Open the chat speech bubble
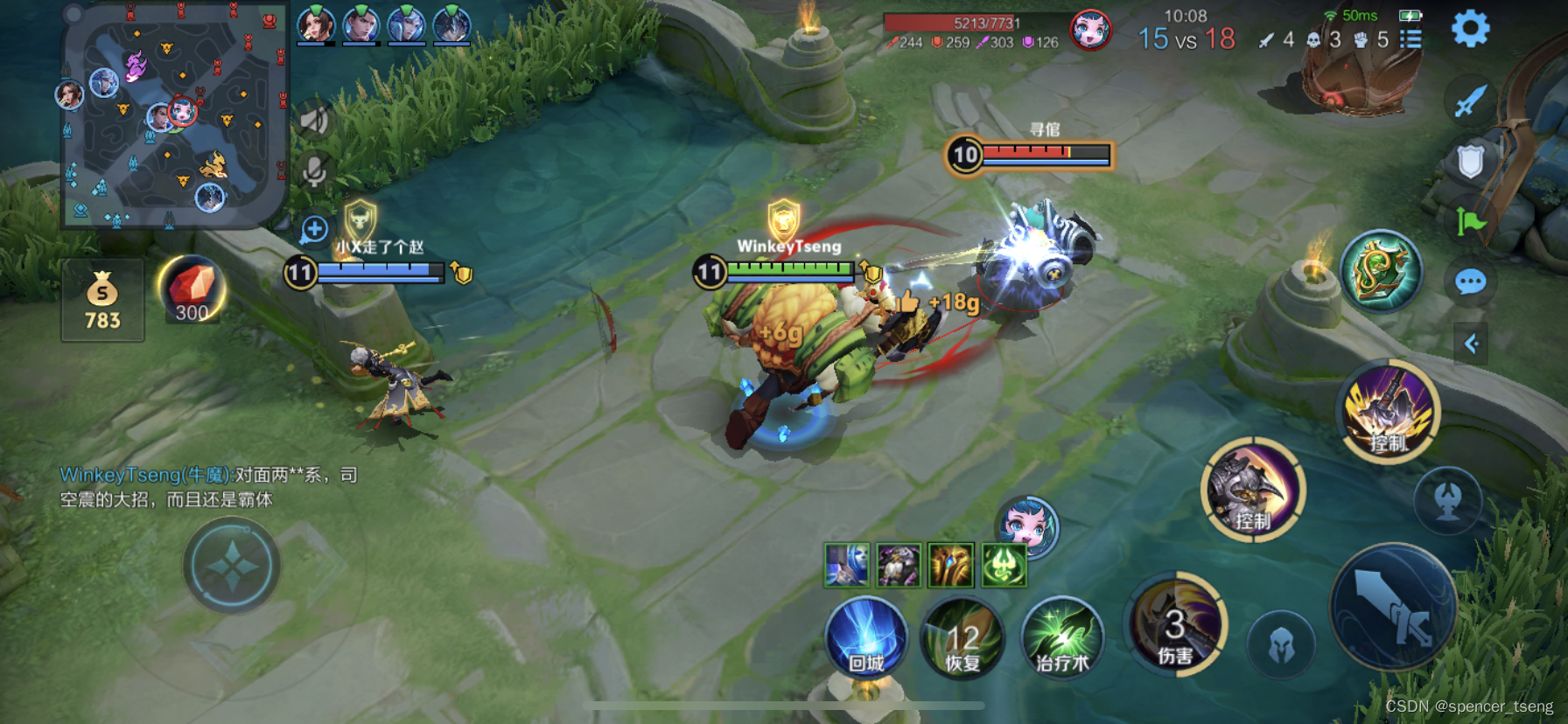Screen dimensions: 1568x724 coord(1470,282)
